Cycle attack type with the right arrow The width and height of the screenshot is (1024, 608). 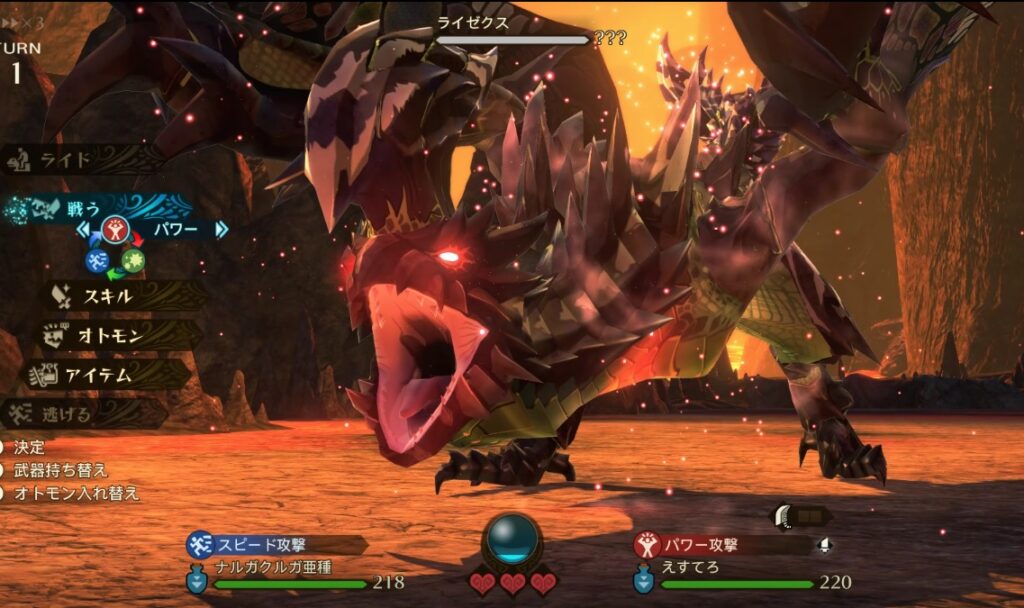click(221, 230)
